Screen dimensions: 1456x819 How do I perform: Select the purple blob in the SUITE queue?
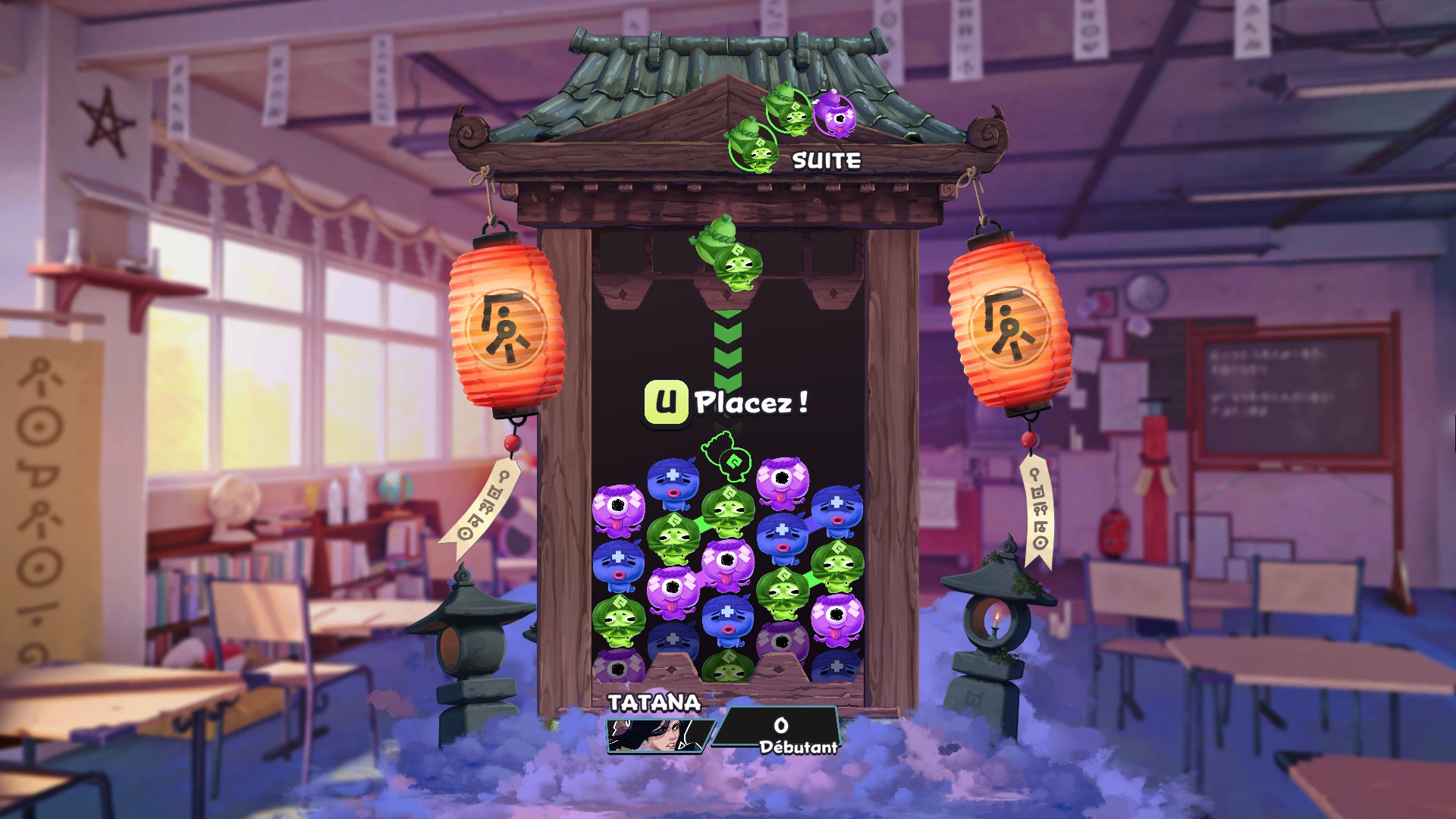point(835,115)
